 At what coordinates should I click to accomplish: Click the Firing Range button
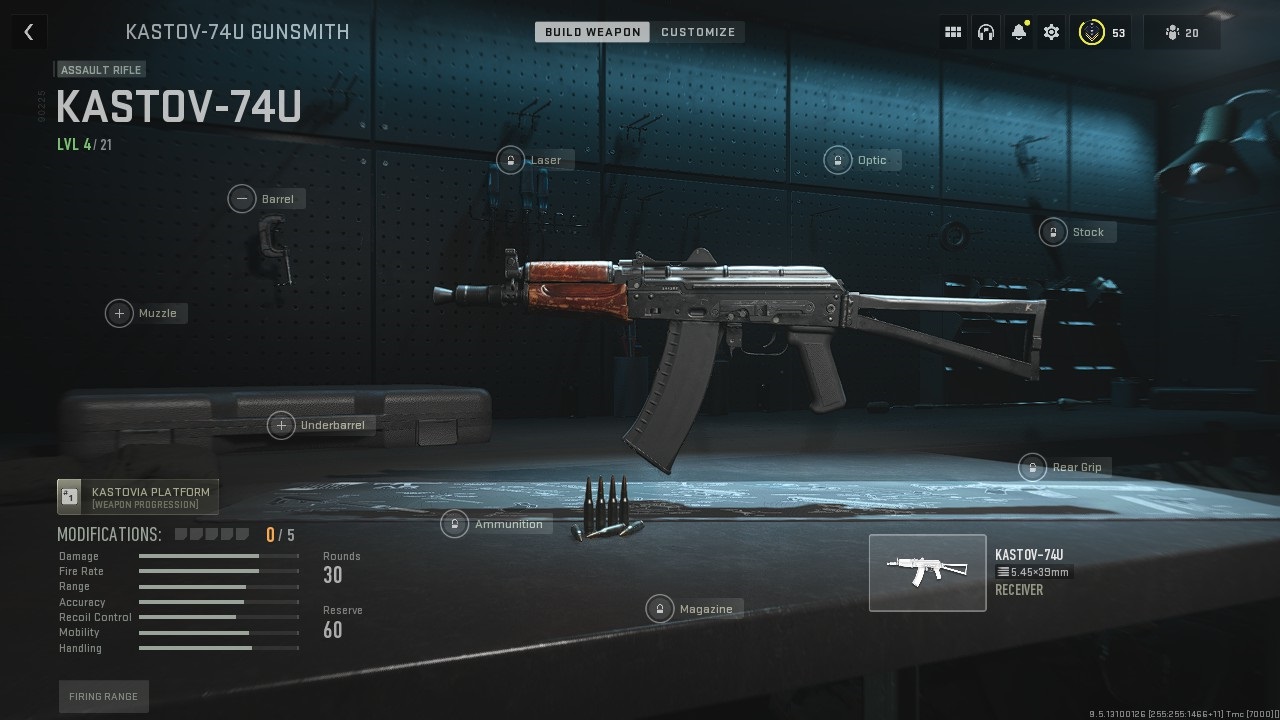(x=103, y=696)
